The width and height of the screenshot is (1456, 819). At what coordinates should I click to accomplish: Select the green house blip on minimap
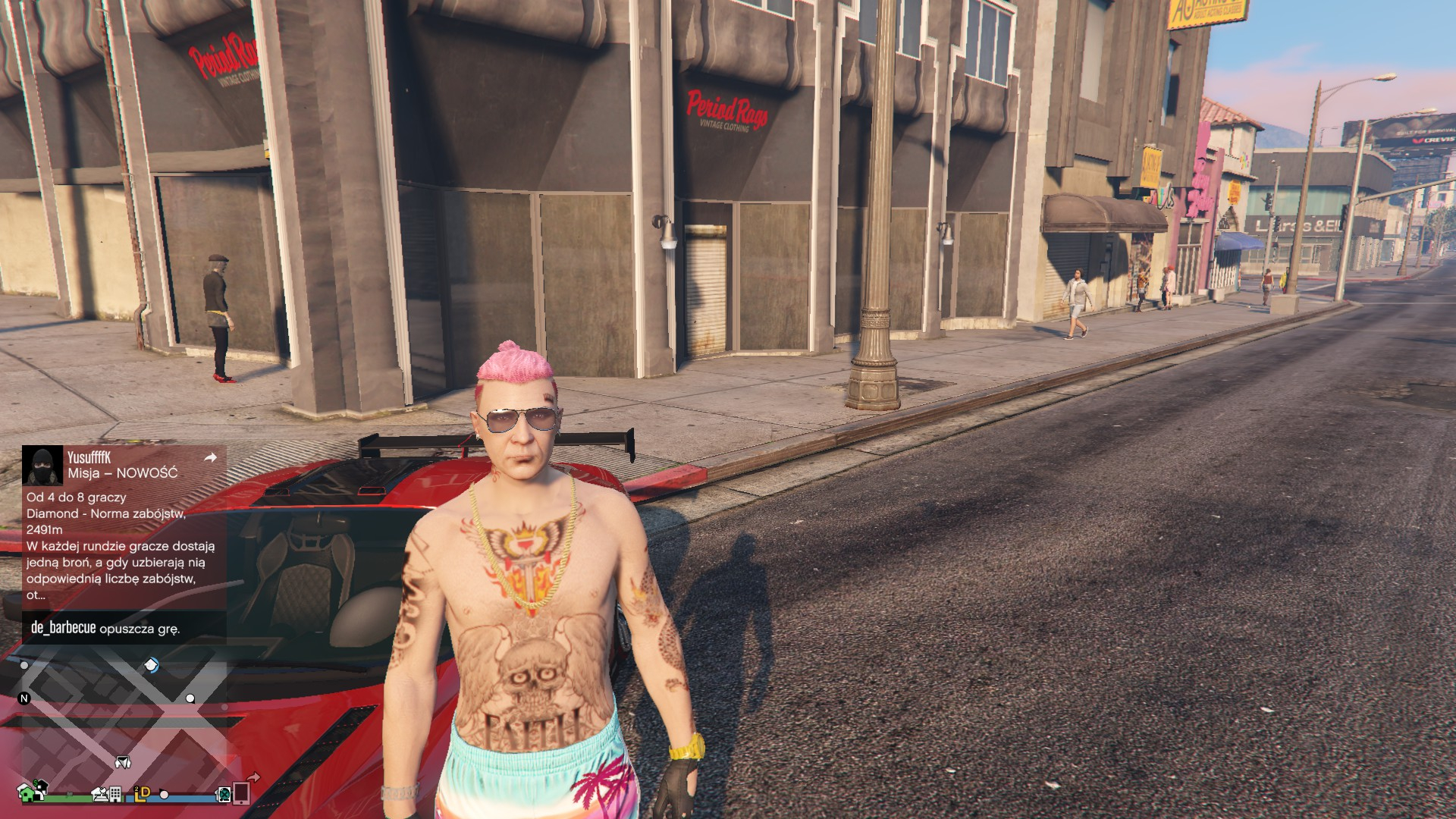point(29,792)
